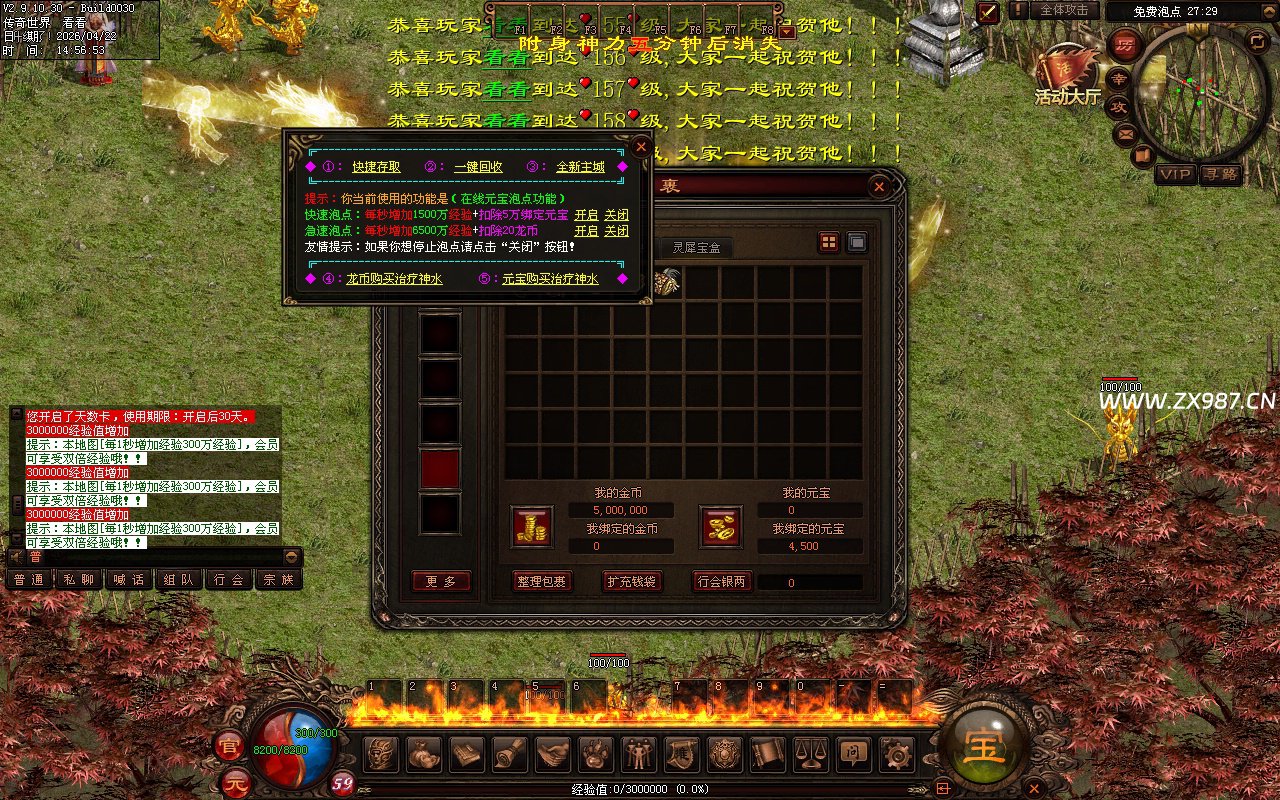Select the 全体攻击 attack mode button

1063,10
